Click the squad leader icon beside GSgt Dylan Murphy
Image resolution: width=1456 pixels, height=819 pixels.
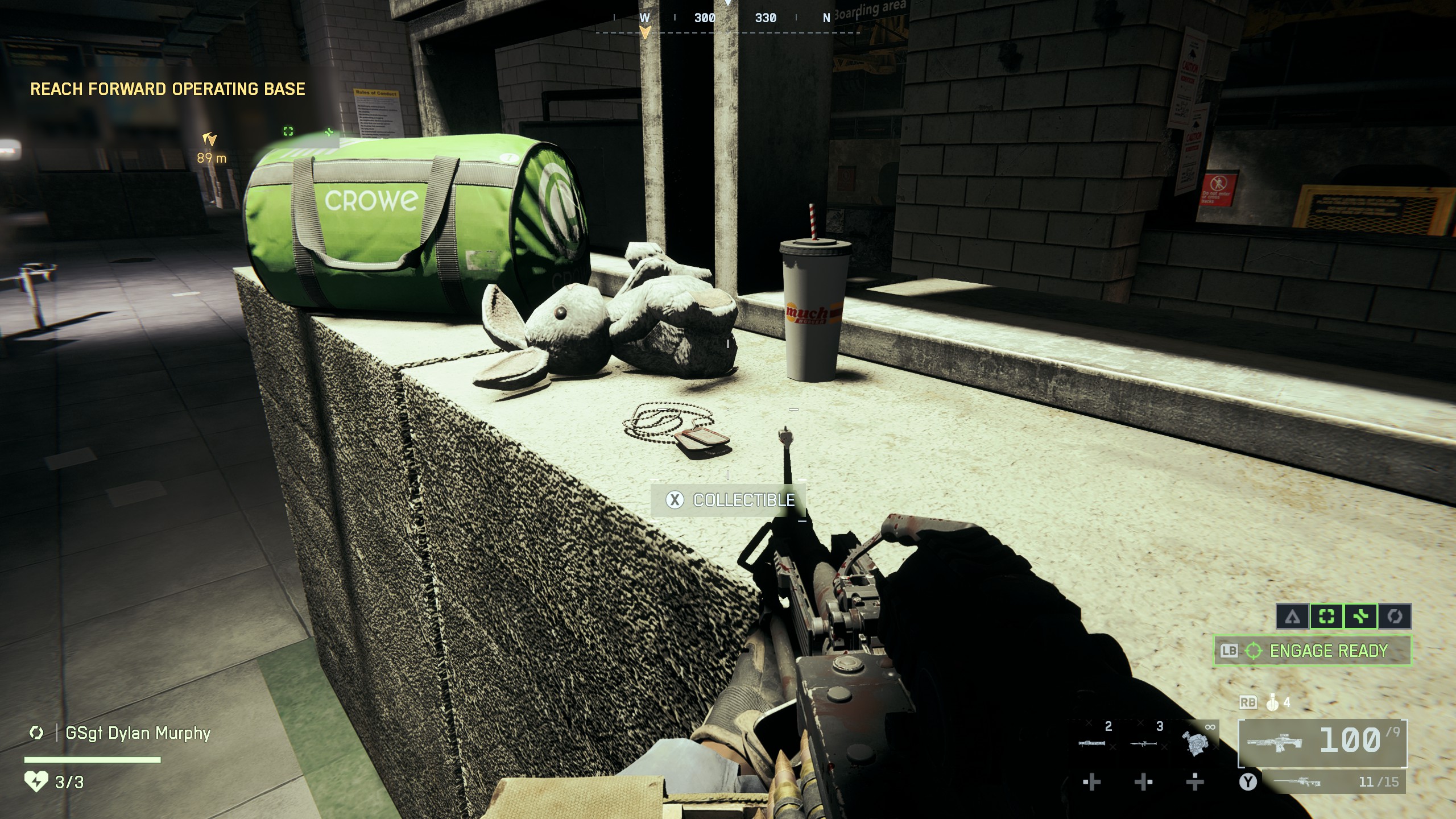pos(37,733)
